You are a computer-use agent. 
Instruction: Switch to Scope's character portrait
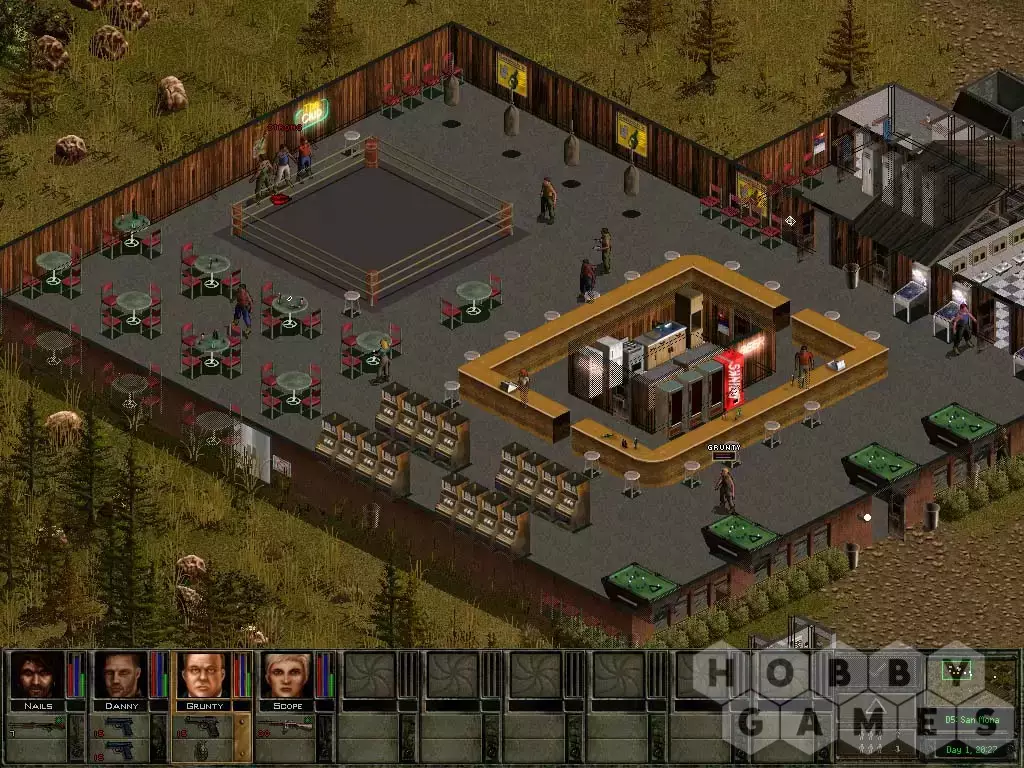286,676
